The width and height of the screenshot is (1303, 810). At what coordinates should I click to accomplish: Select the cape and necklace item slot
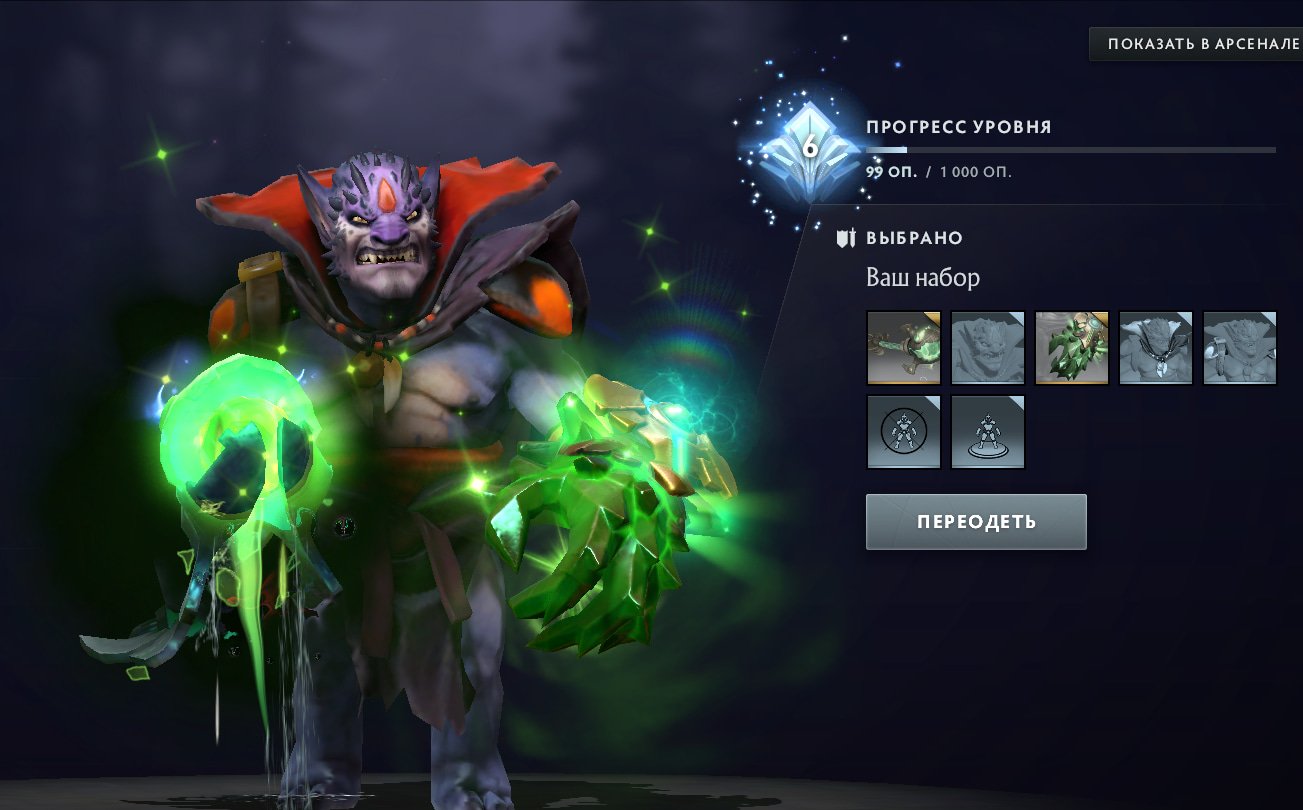click(x=1155, y=349)
